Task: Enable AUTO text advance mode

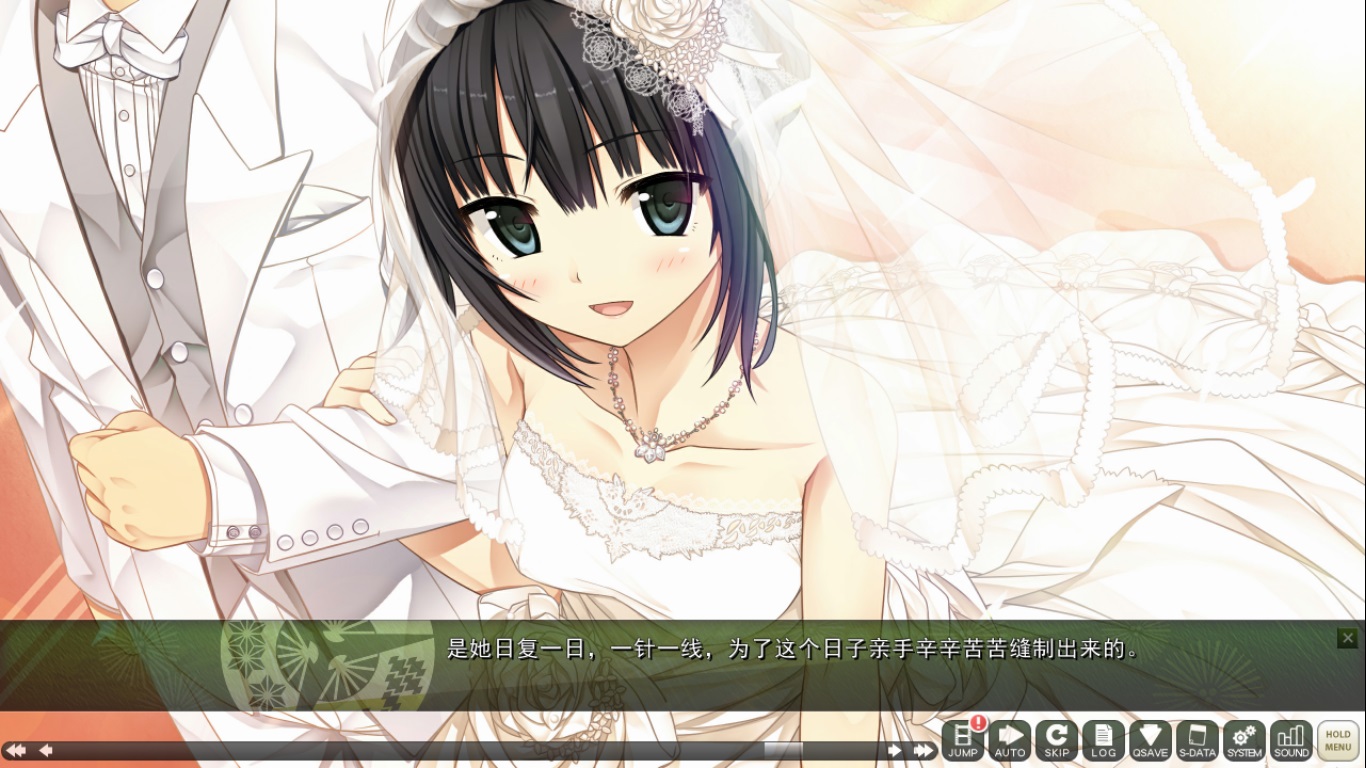Action: (x=1010, y=742)
